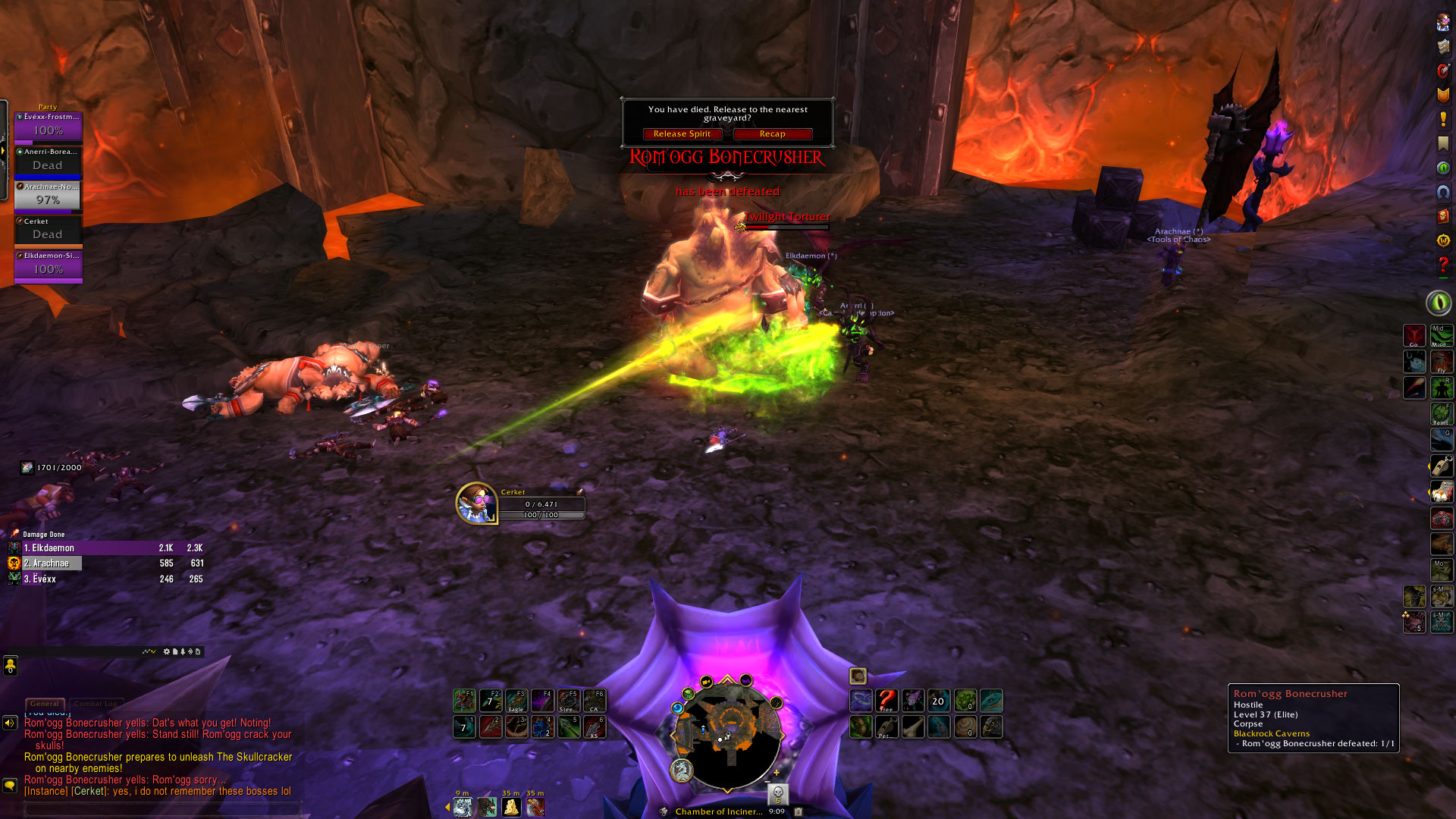The image size is (1456, 819).
Task: Select Elkdaemon row in Damage Done meter
Action: point(106,548)
